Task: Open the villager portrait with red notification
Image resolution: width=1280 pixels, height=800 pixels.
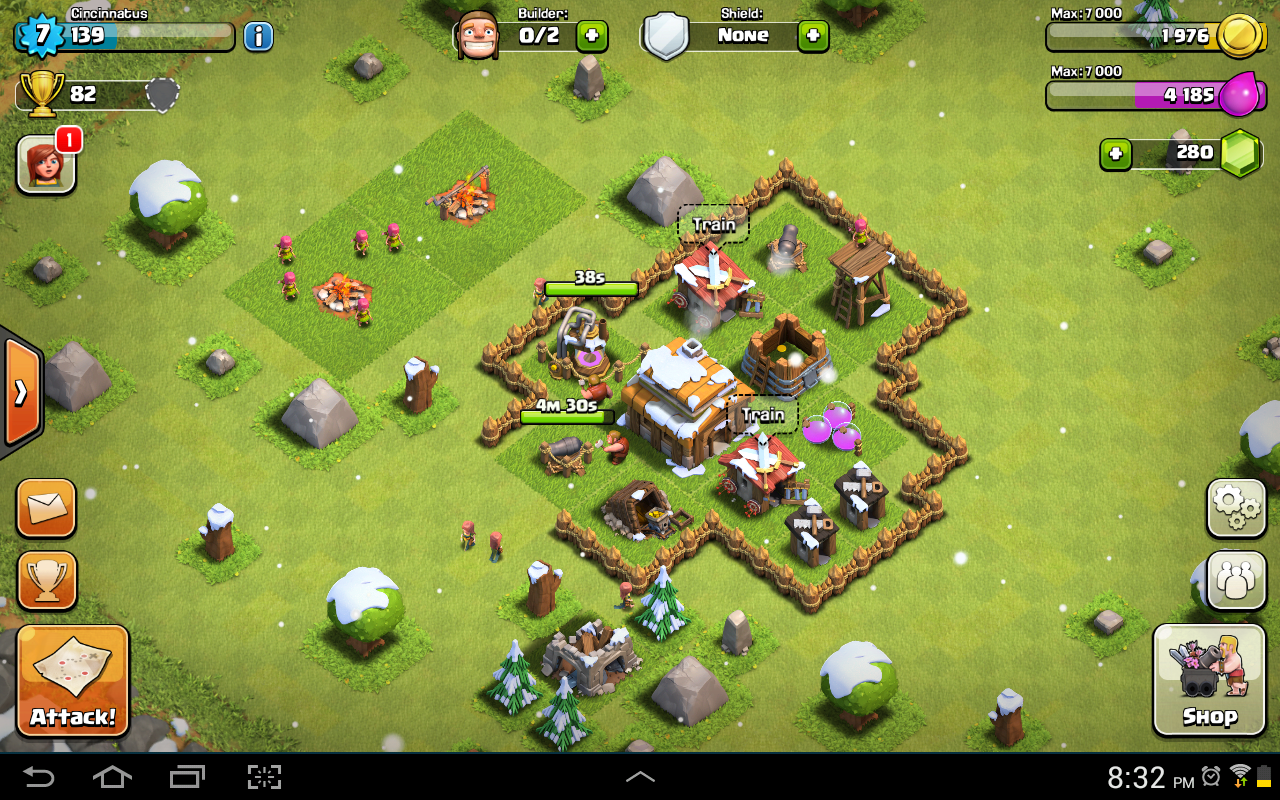Action: 47,164
